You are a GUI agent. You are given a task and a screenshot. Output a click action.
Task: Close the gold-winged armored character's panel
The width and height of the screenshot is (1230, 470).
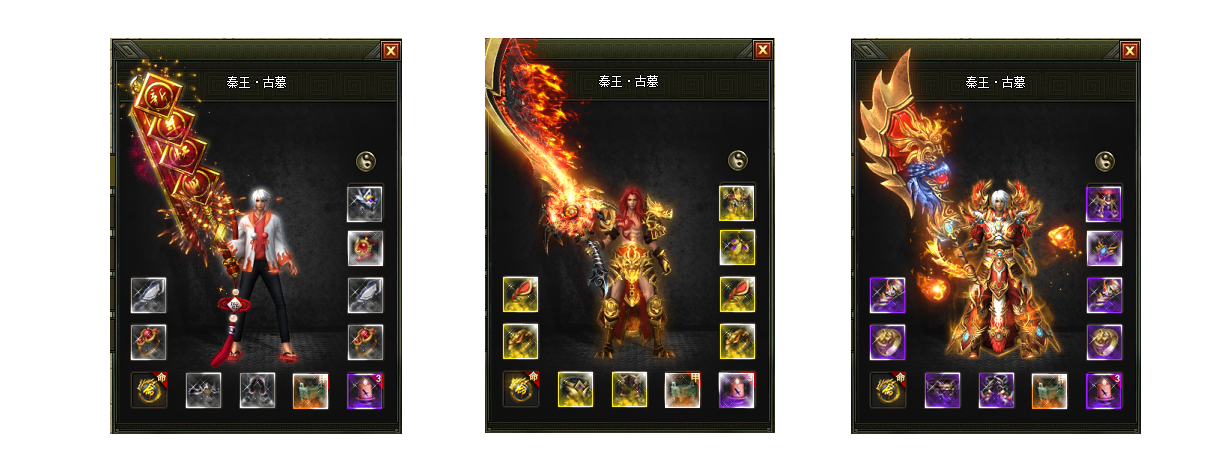[x=1130, y=50]
